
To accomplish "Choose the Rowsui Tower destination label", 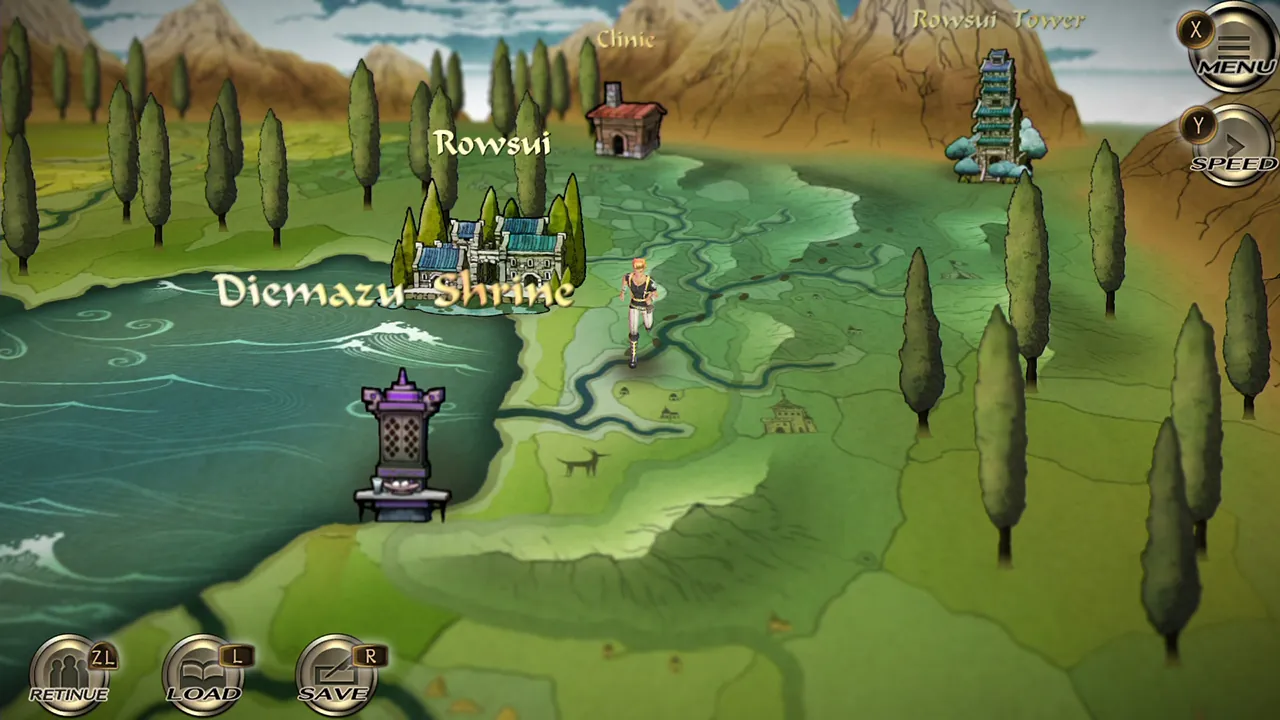I will pos(1000,18).
